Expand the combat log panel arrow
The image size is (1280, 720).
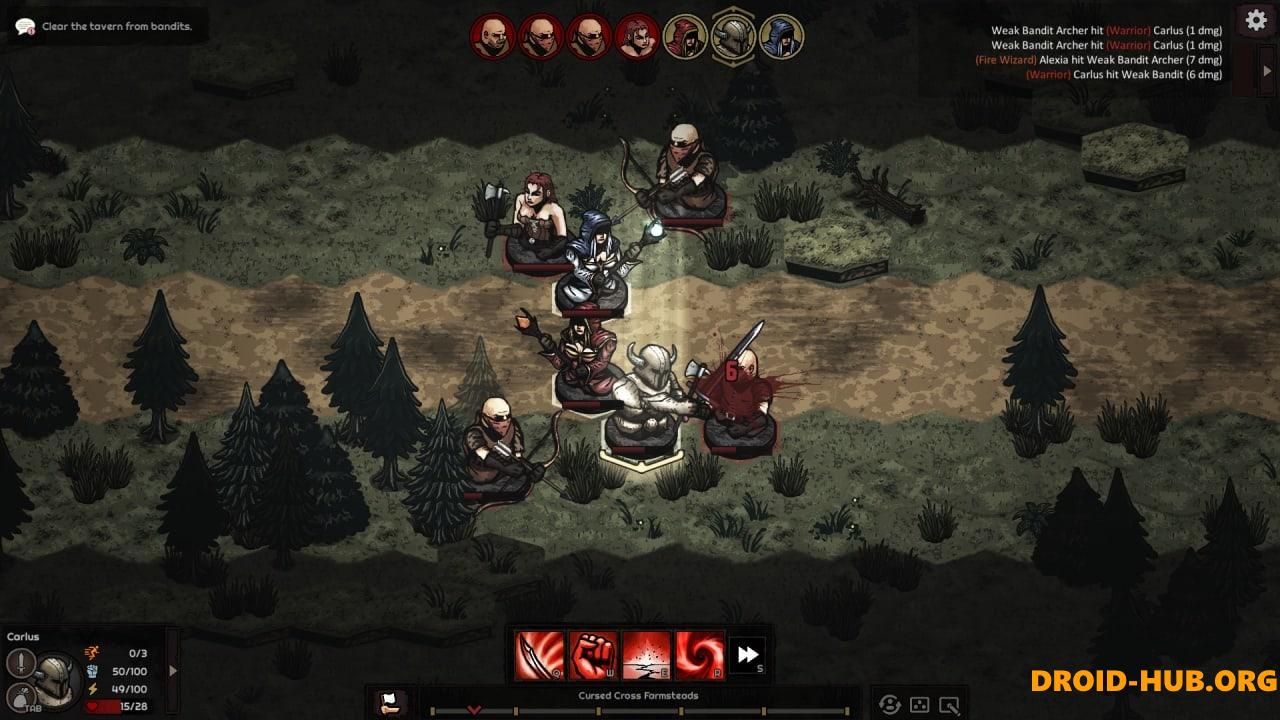point(1268,71)
